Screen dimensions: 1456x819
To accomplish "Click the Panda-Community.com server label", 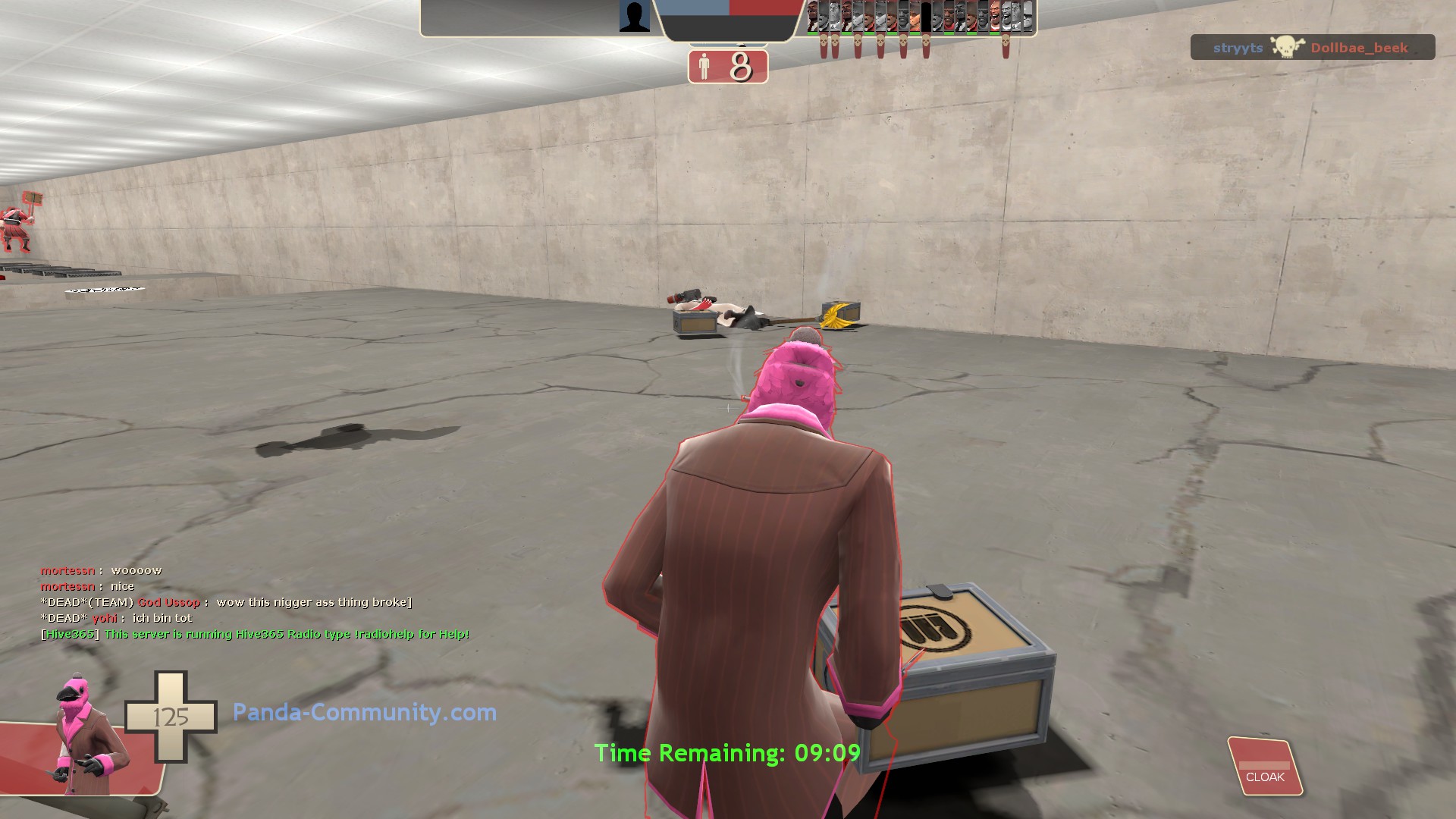I will [365, 712].
